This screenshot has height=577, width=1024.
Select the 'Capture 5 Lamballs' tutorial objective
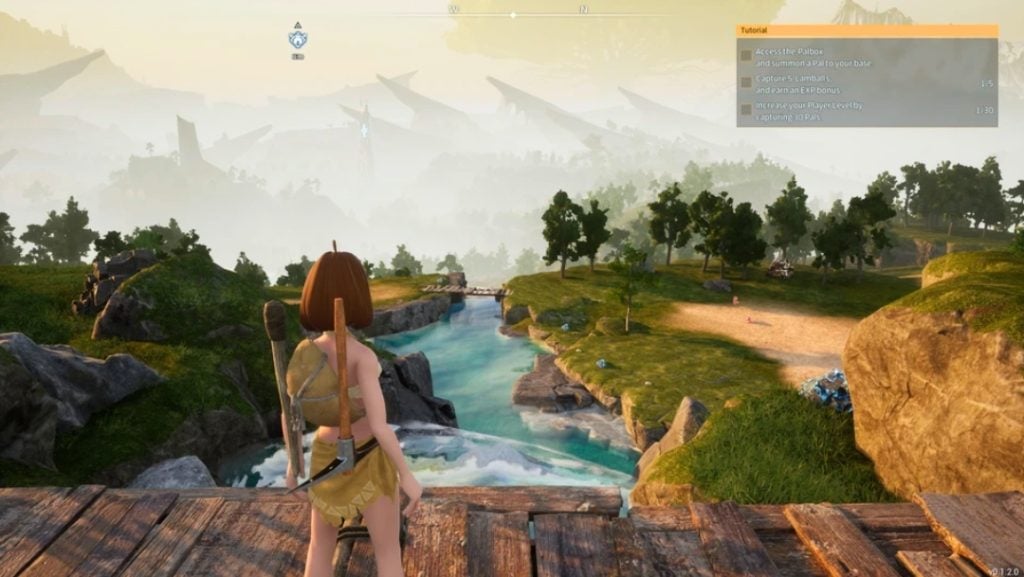tap(800, 84)
